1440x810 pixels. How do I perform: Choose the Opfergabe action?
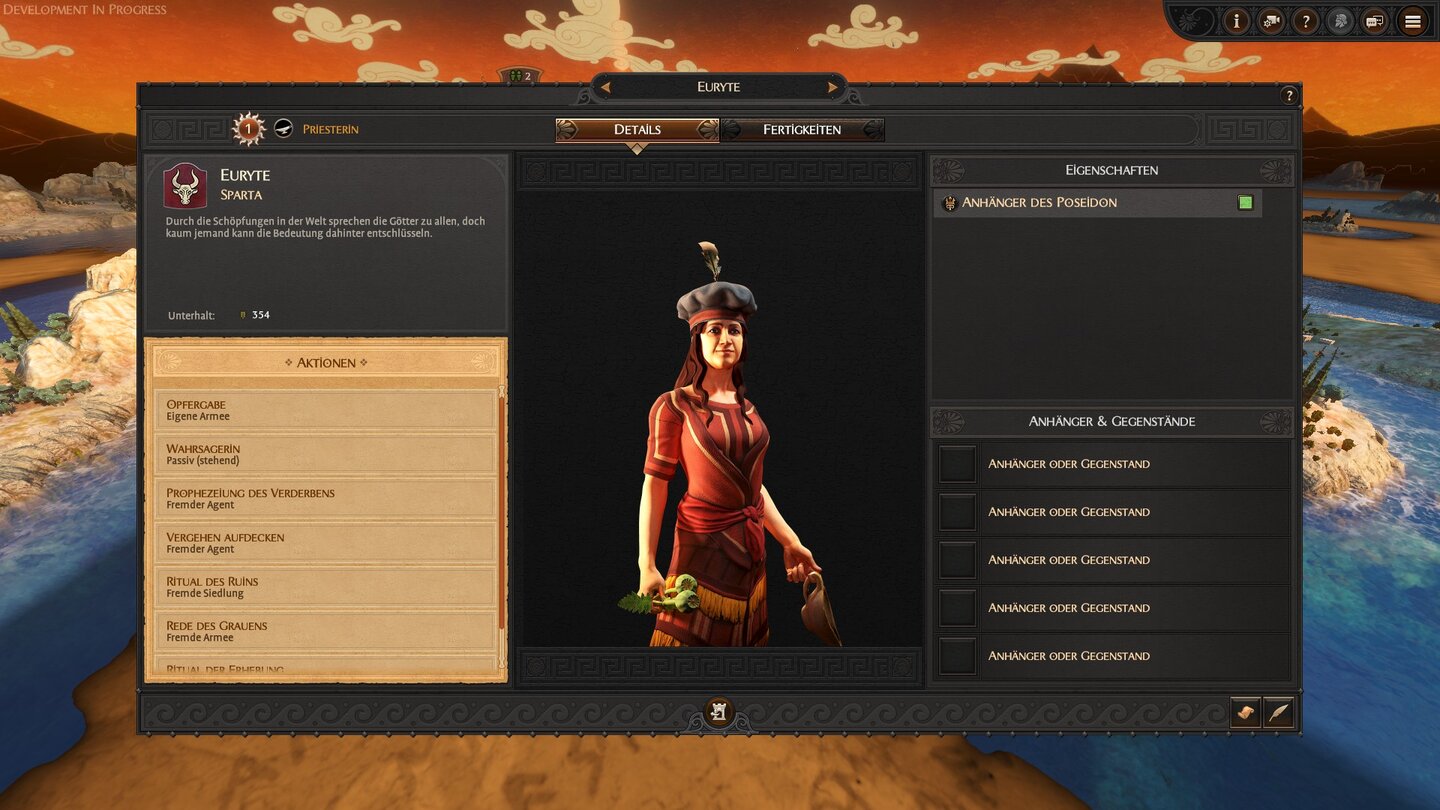(325, 410)
